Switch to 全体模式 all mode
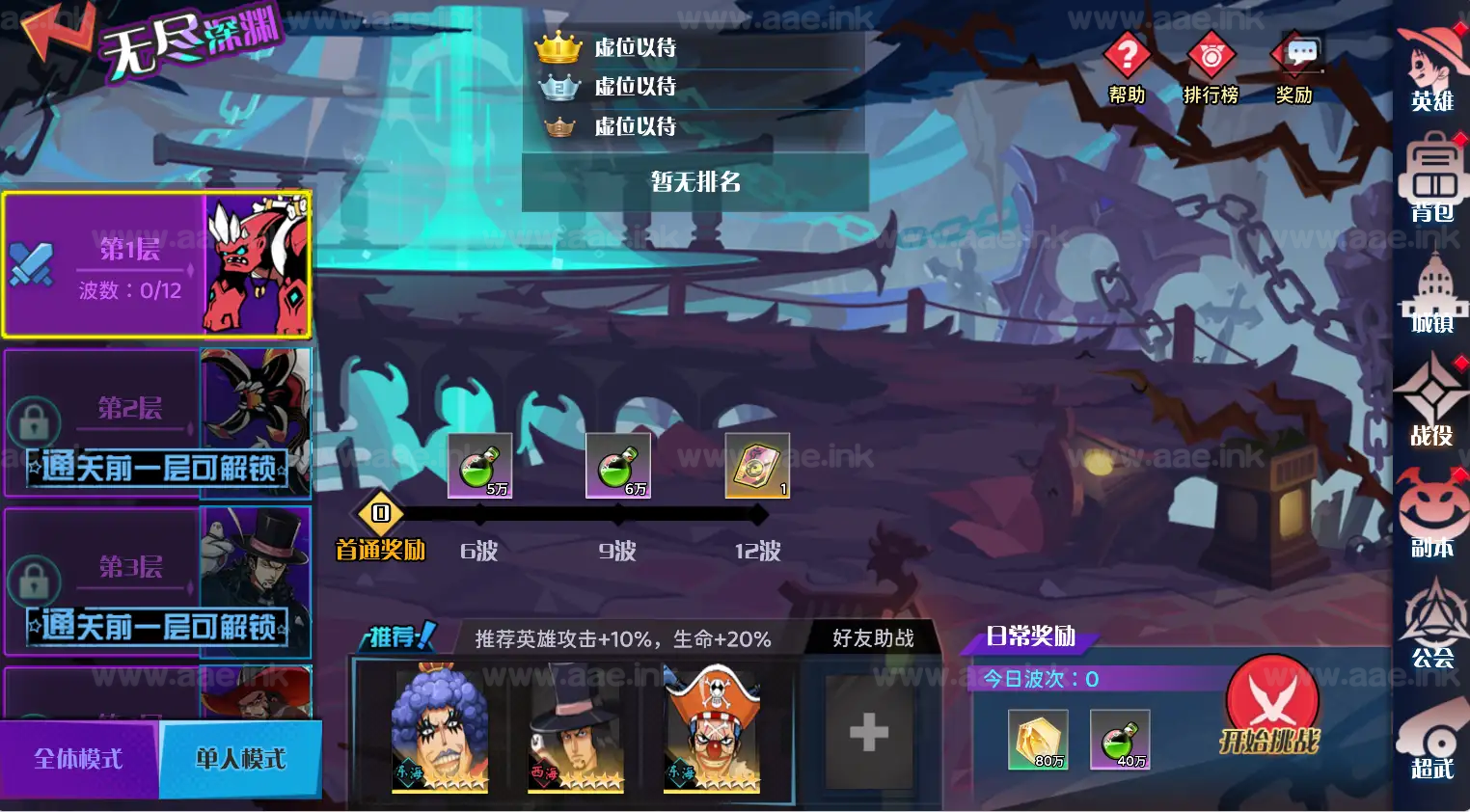The image size is (1470, 812). tap(77, 759)
